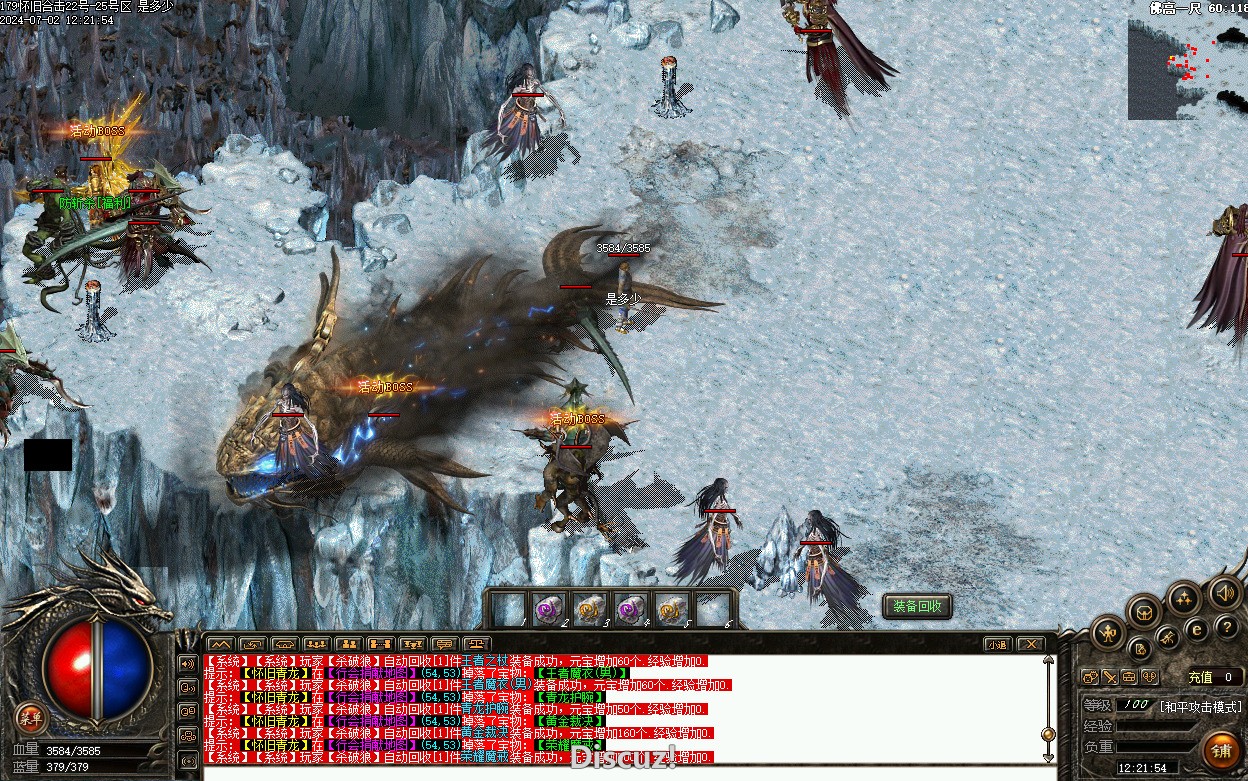Click the 装备回收 equipment recycle button

point(916,606)
